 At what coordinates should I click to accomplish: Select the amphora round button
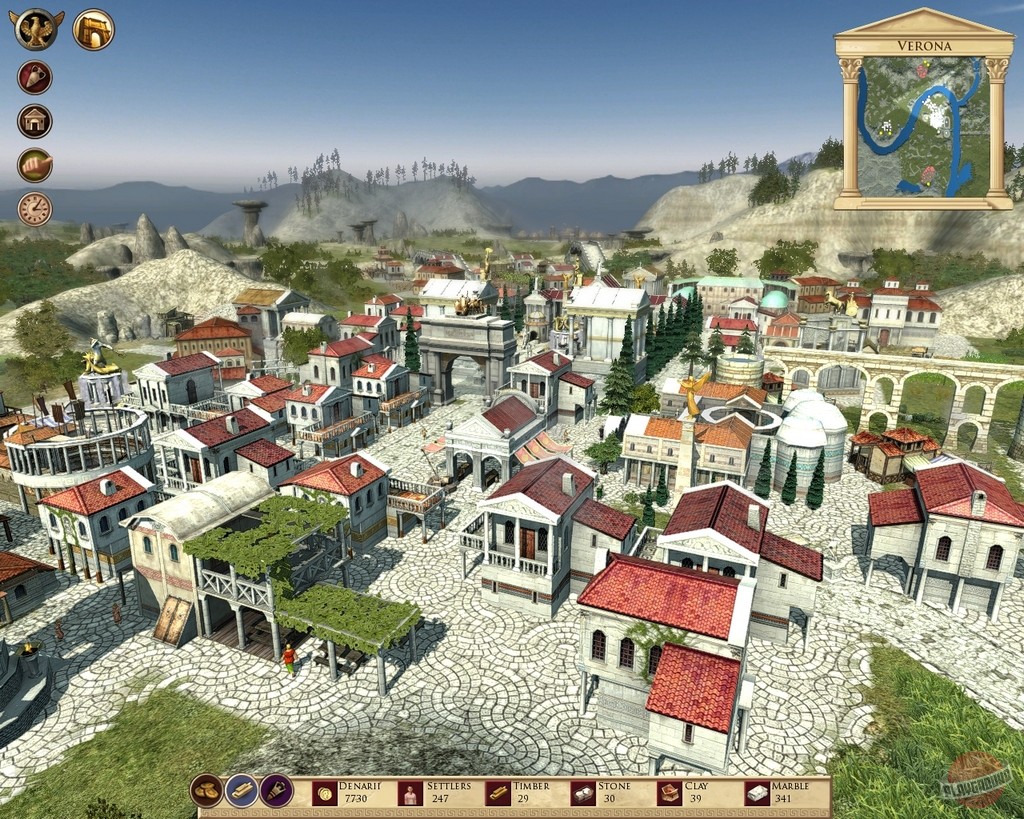tap(35, 77)
